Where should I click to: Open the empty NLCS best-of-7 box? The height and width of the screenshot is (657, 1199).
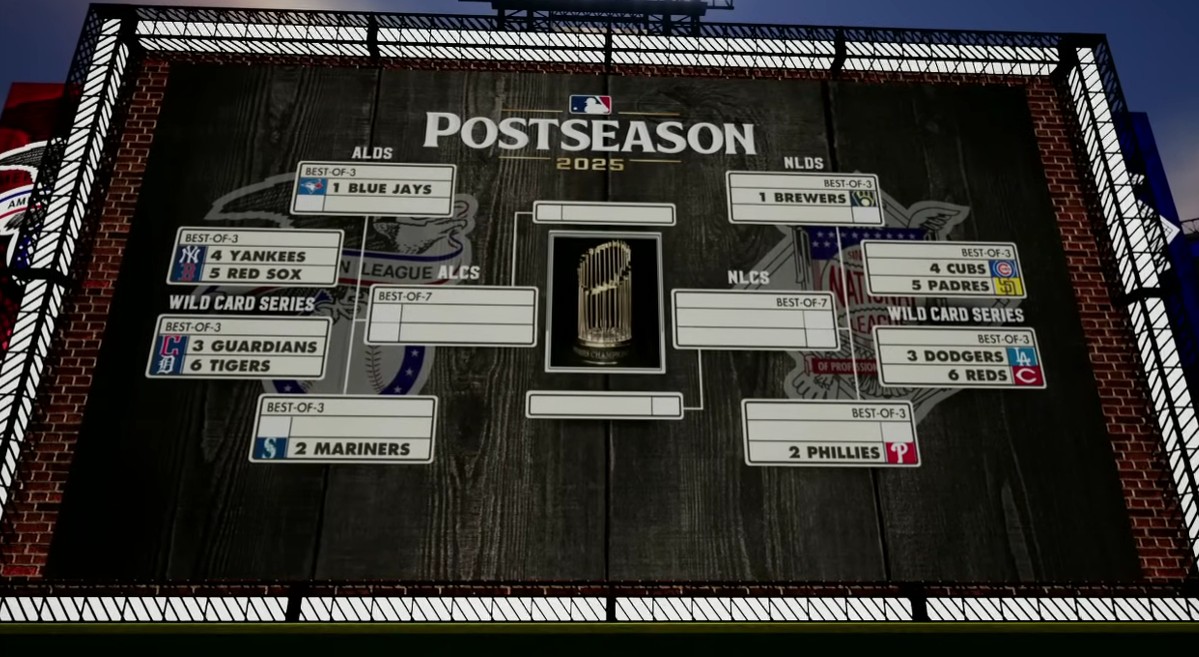(755, 319)
